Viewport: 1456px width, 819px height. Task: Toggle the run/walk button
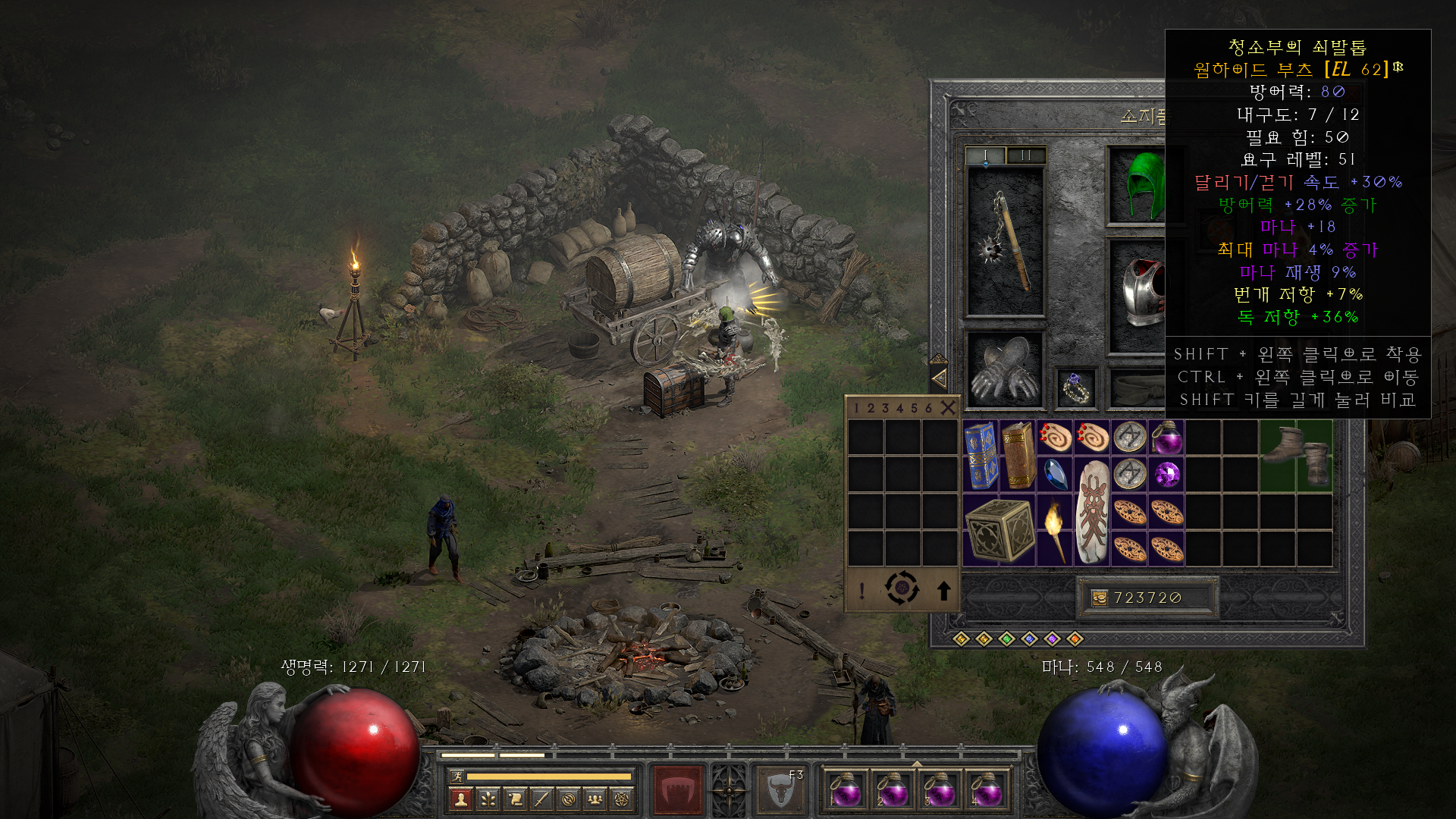point(457,776)
